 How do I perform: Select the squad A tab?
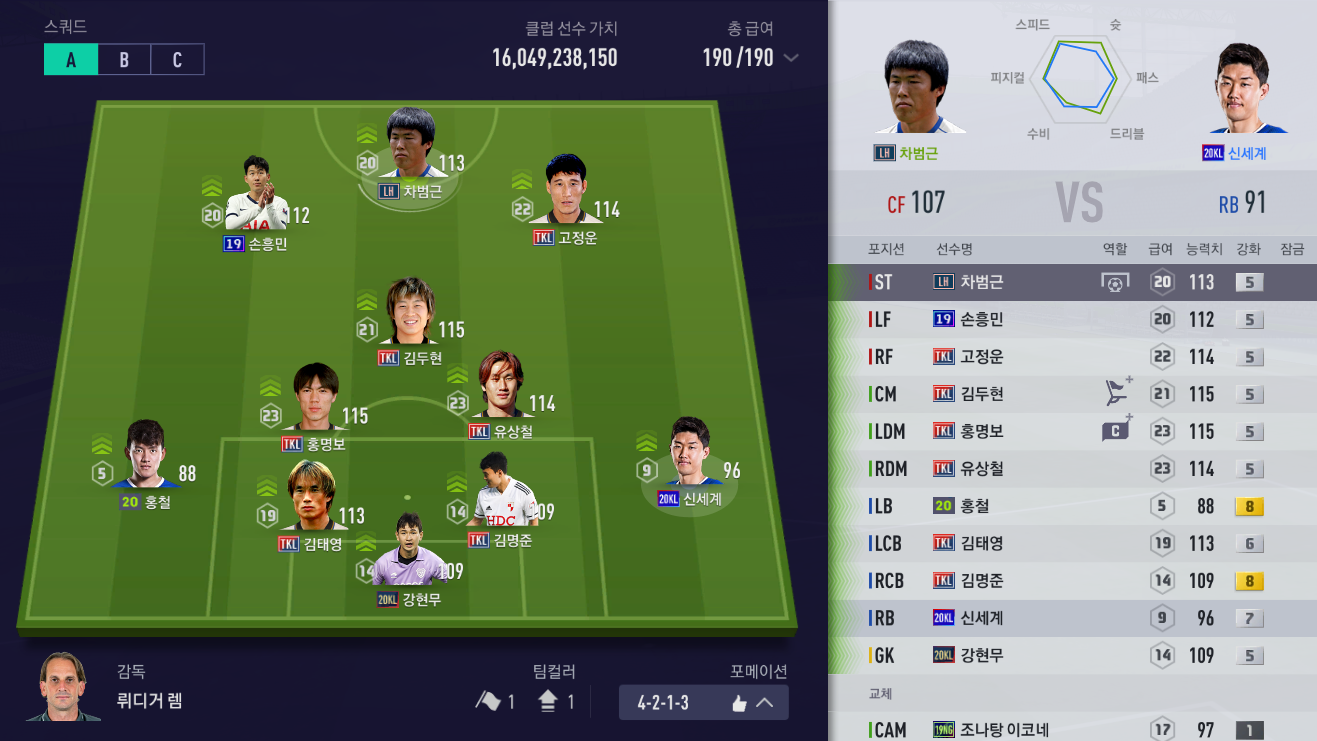[69, 59]
